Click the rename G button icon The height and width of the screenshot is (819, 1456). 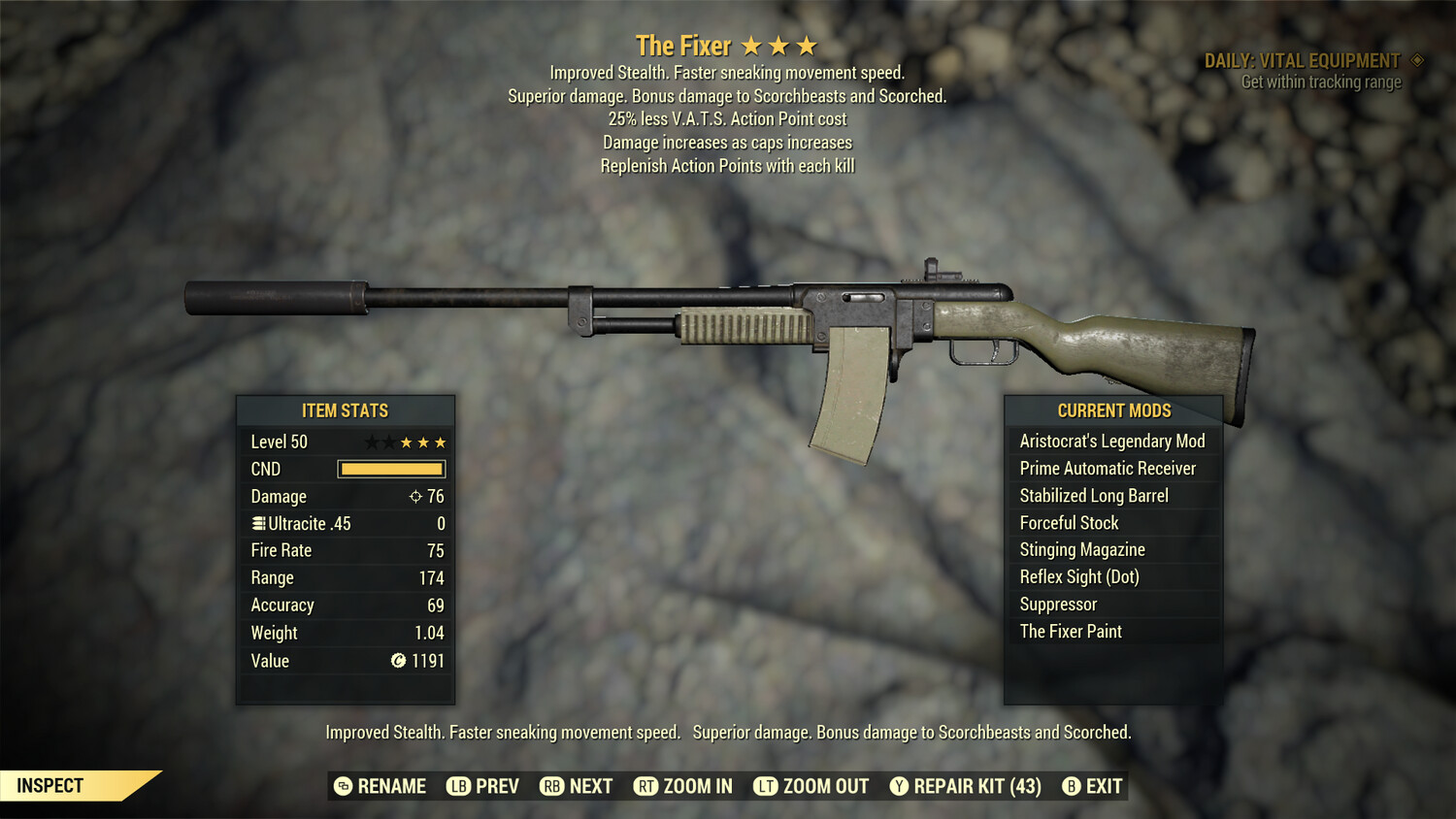tap(342, 786)
